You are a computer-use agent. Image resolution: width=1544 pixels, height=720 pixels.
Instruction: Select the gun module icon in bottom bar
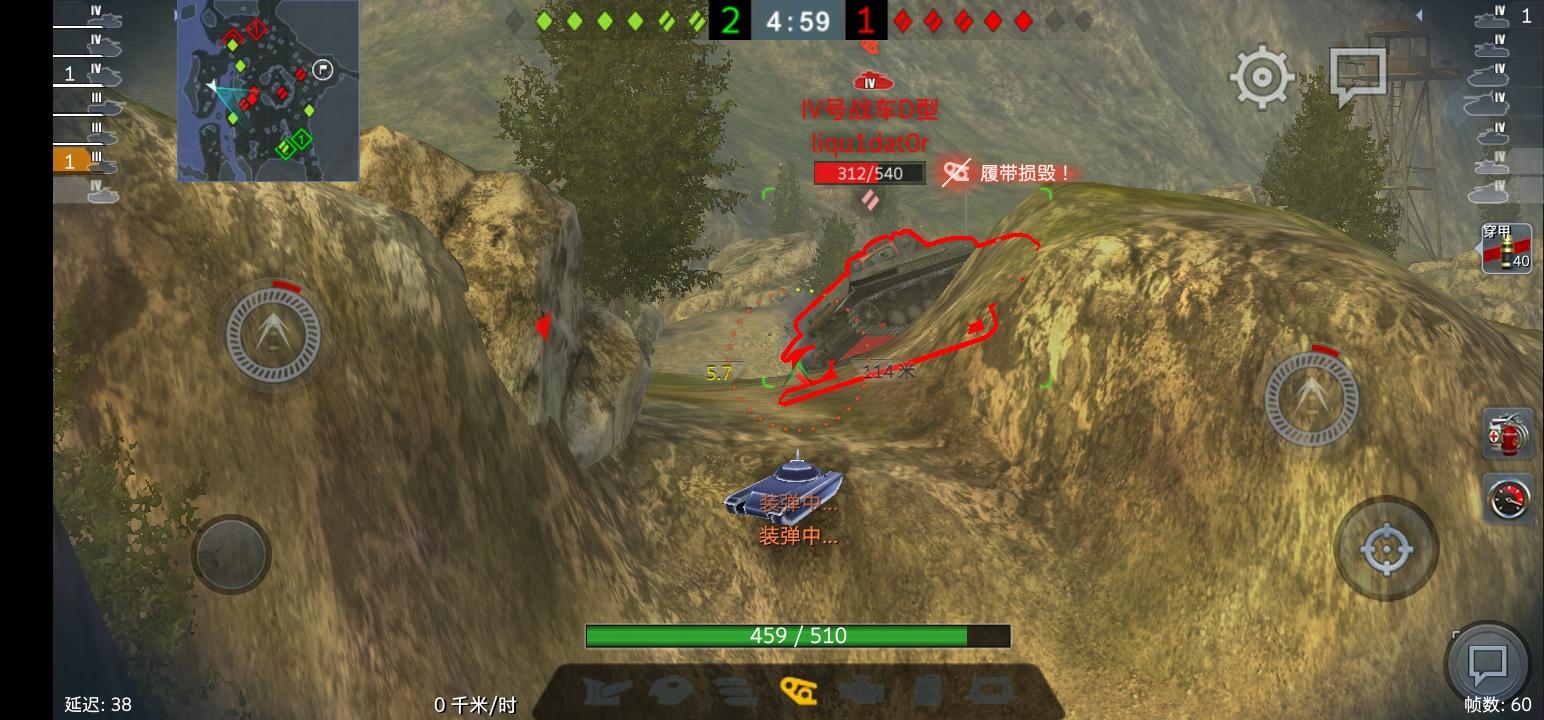click(x=603, y=689)
